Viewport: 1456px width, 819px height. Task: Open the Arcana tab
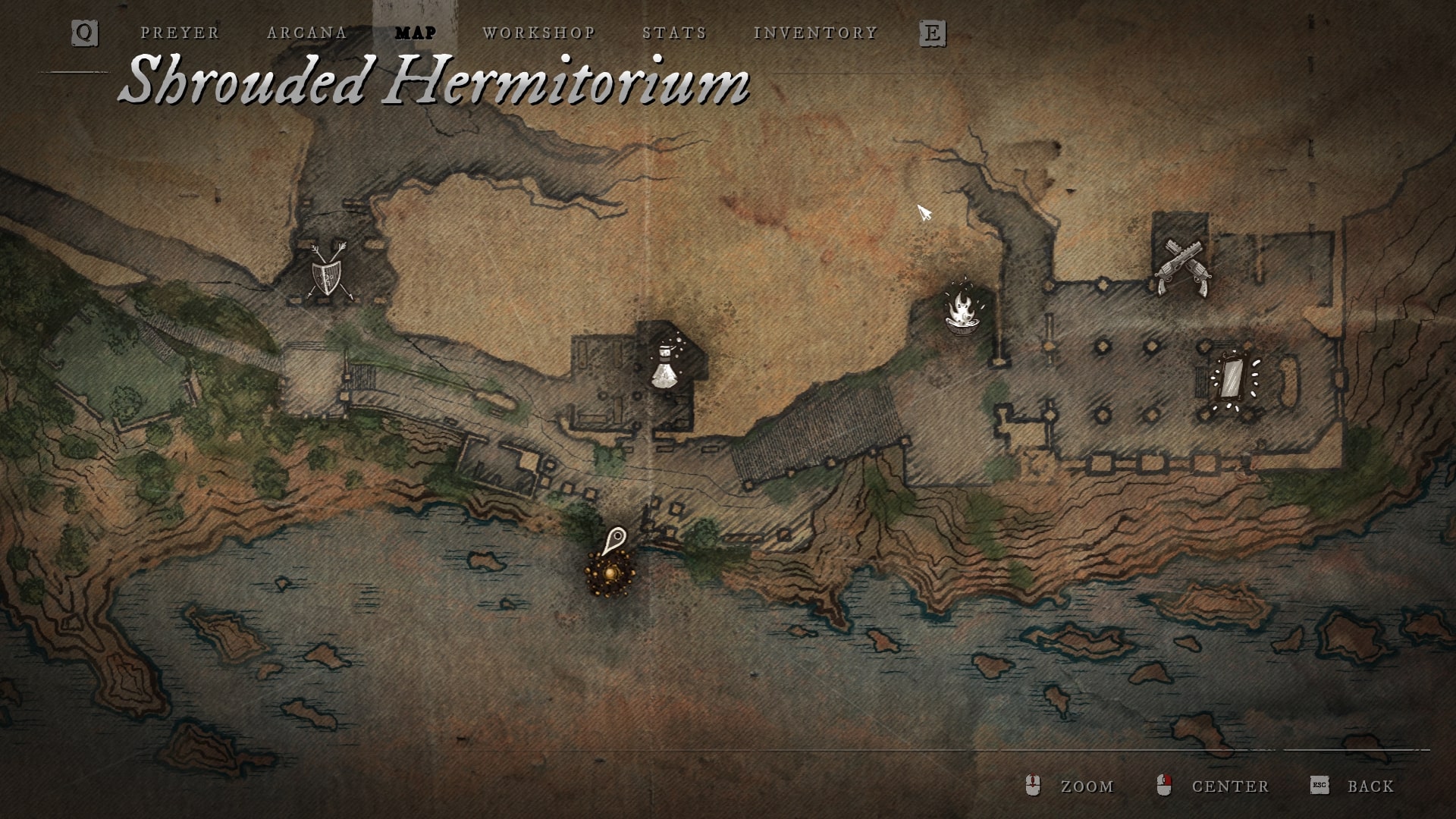coord(307,33)
